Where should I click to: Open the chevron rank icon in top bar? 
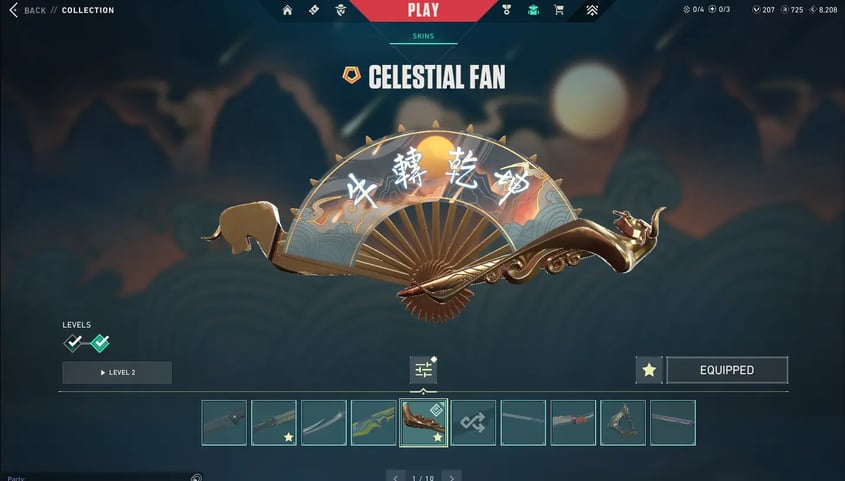[x=592, y=11]
